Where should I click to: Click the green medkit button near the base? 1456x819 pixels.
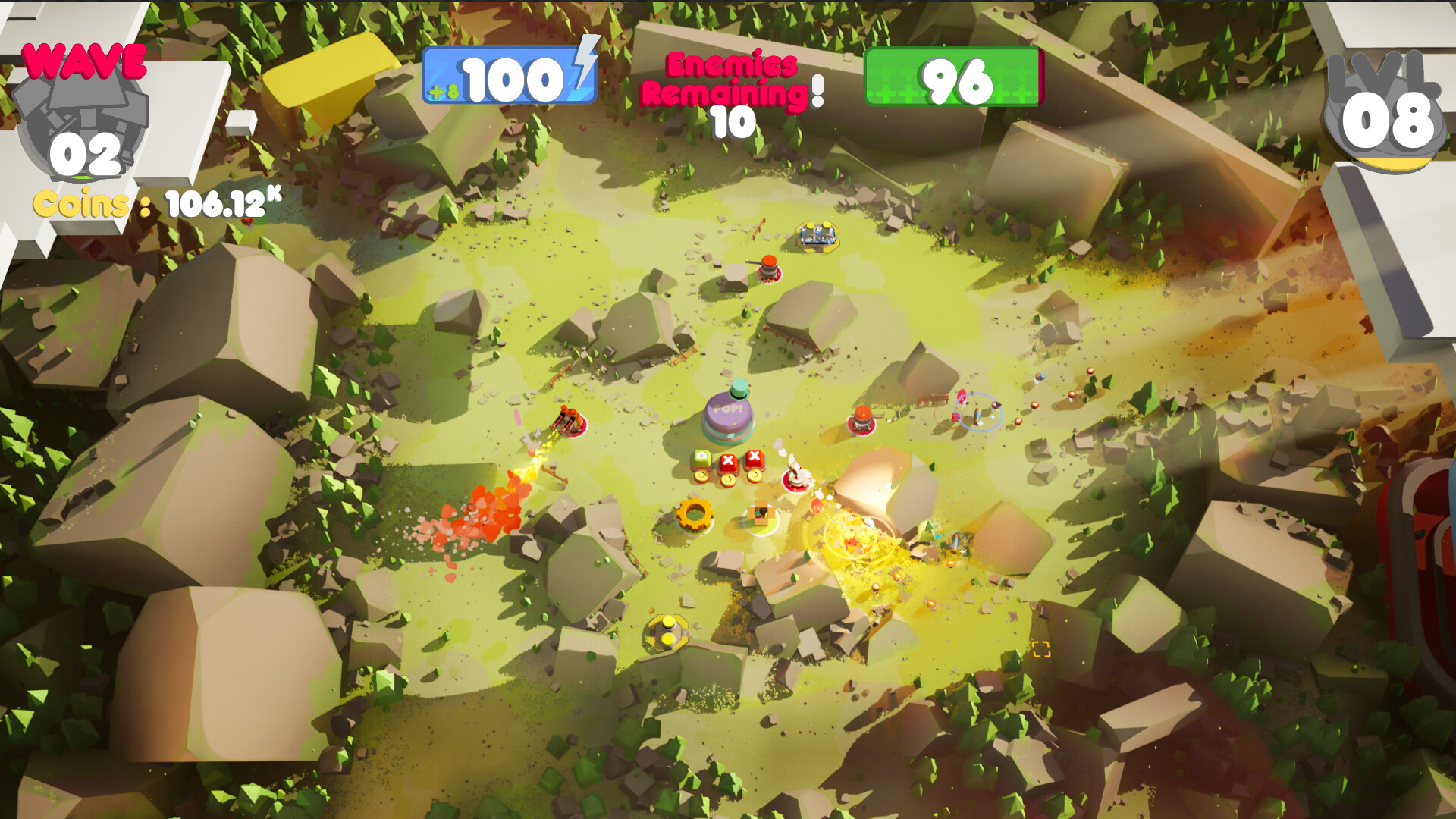tap(701, 457)
